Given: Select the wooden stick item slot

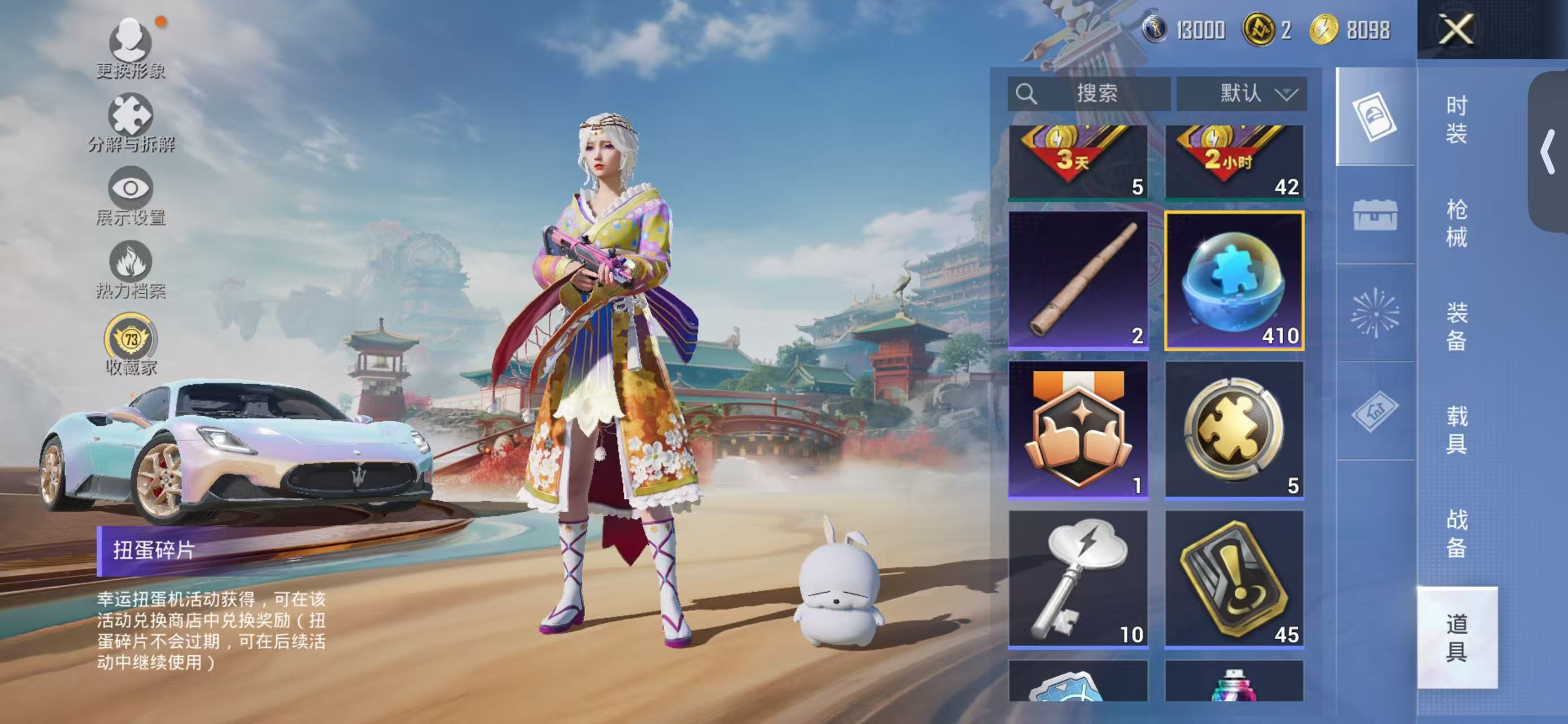Looking at the screenshot, I should click(1078, 281).
